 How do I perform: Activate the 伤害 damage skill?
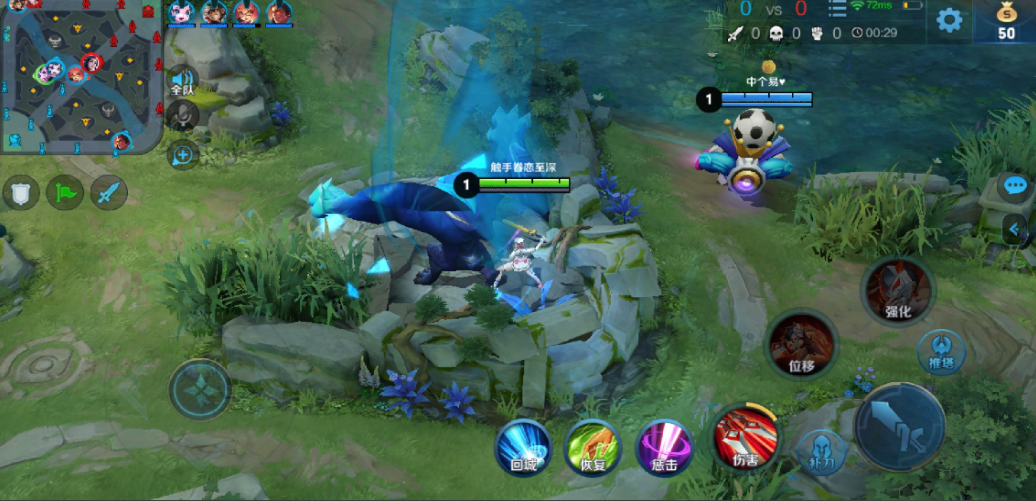tap(745, 437)
